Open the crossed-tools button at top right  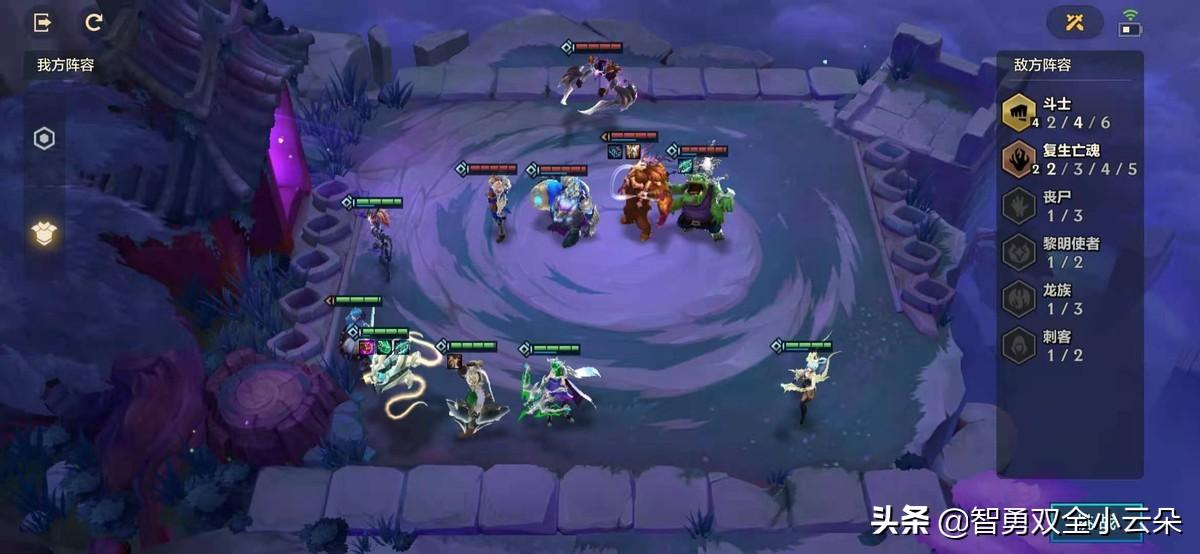(x=1075, y=22)
